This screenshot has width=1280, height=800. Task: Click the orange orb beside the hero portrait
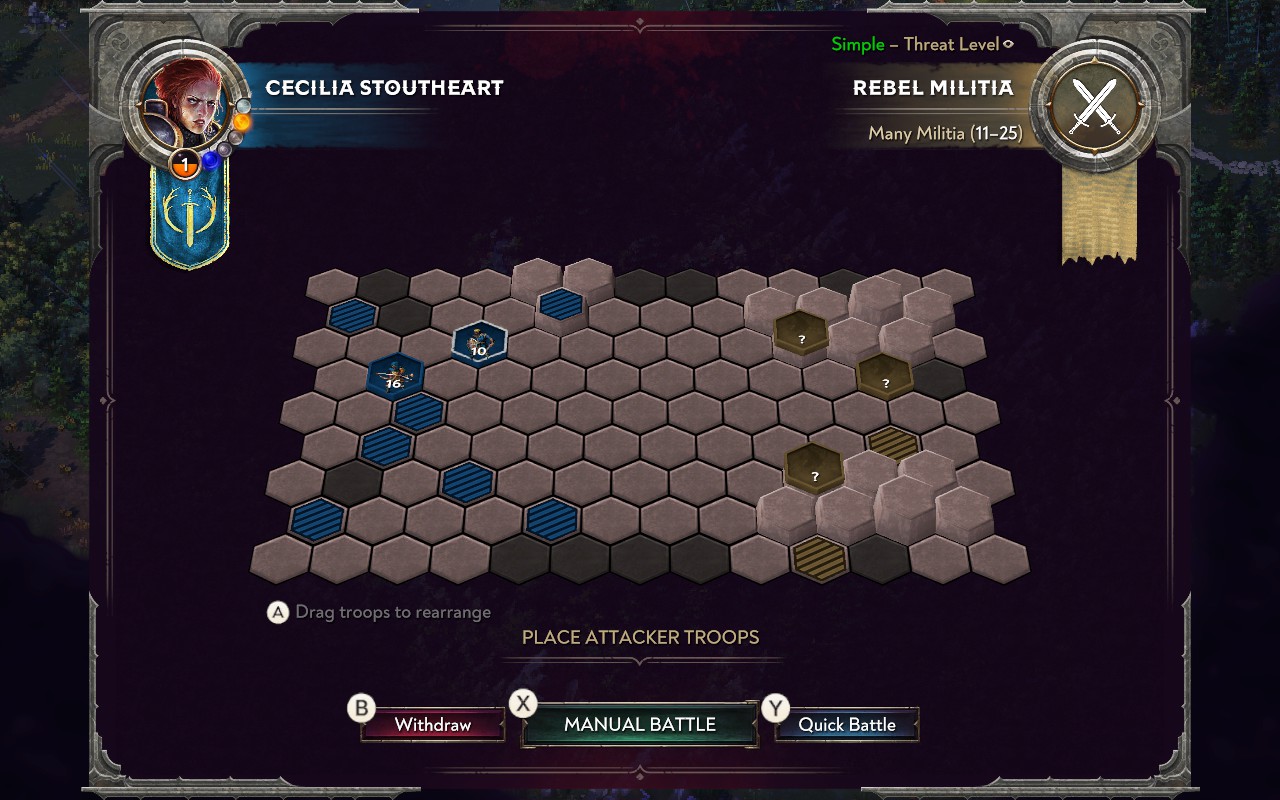[241, 122]
